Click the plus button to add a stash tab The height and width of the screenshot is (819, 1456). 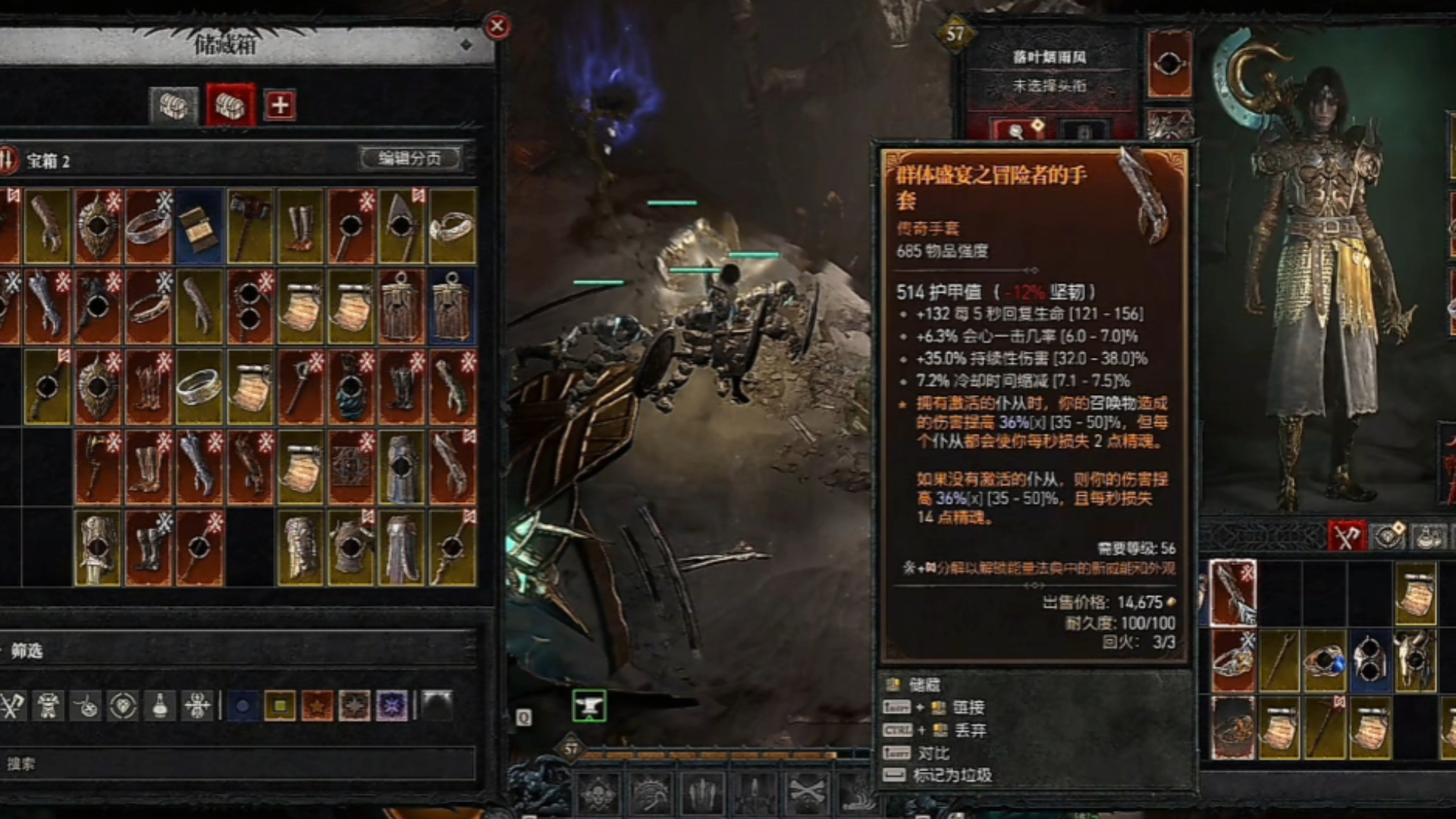[x=280, y=105]
